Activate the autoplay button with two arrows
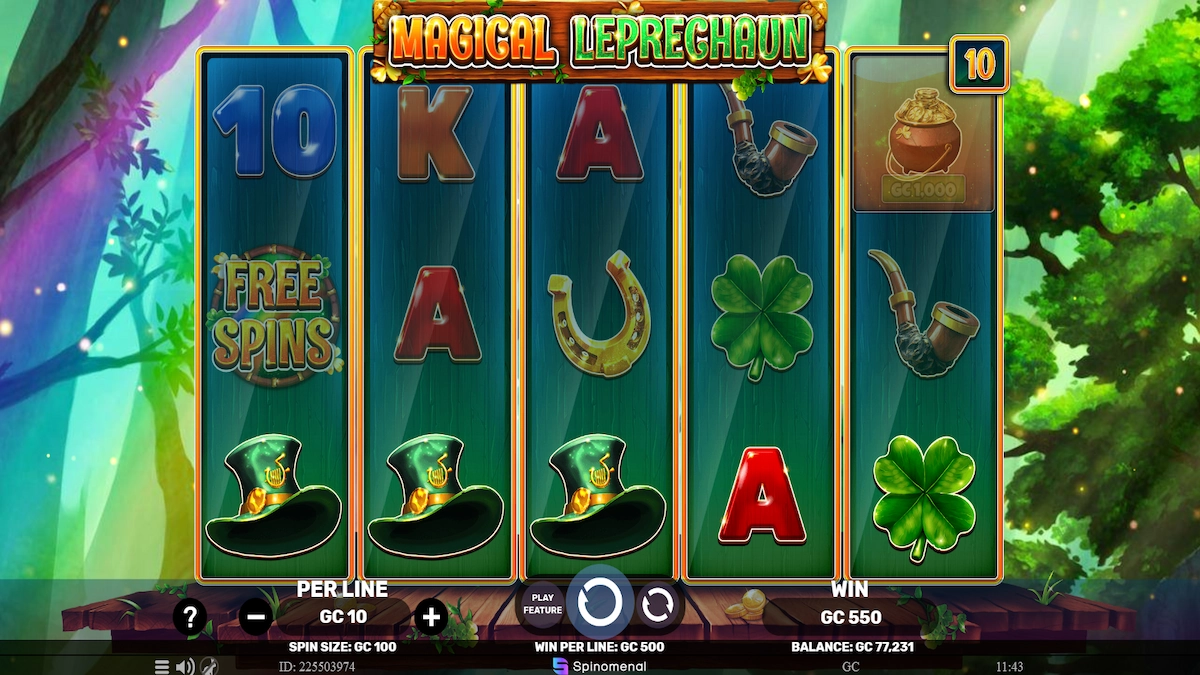The width and height of the screenshot is (1200, 675). [x=657, y=604]
